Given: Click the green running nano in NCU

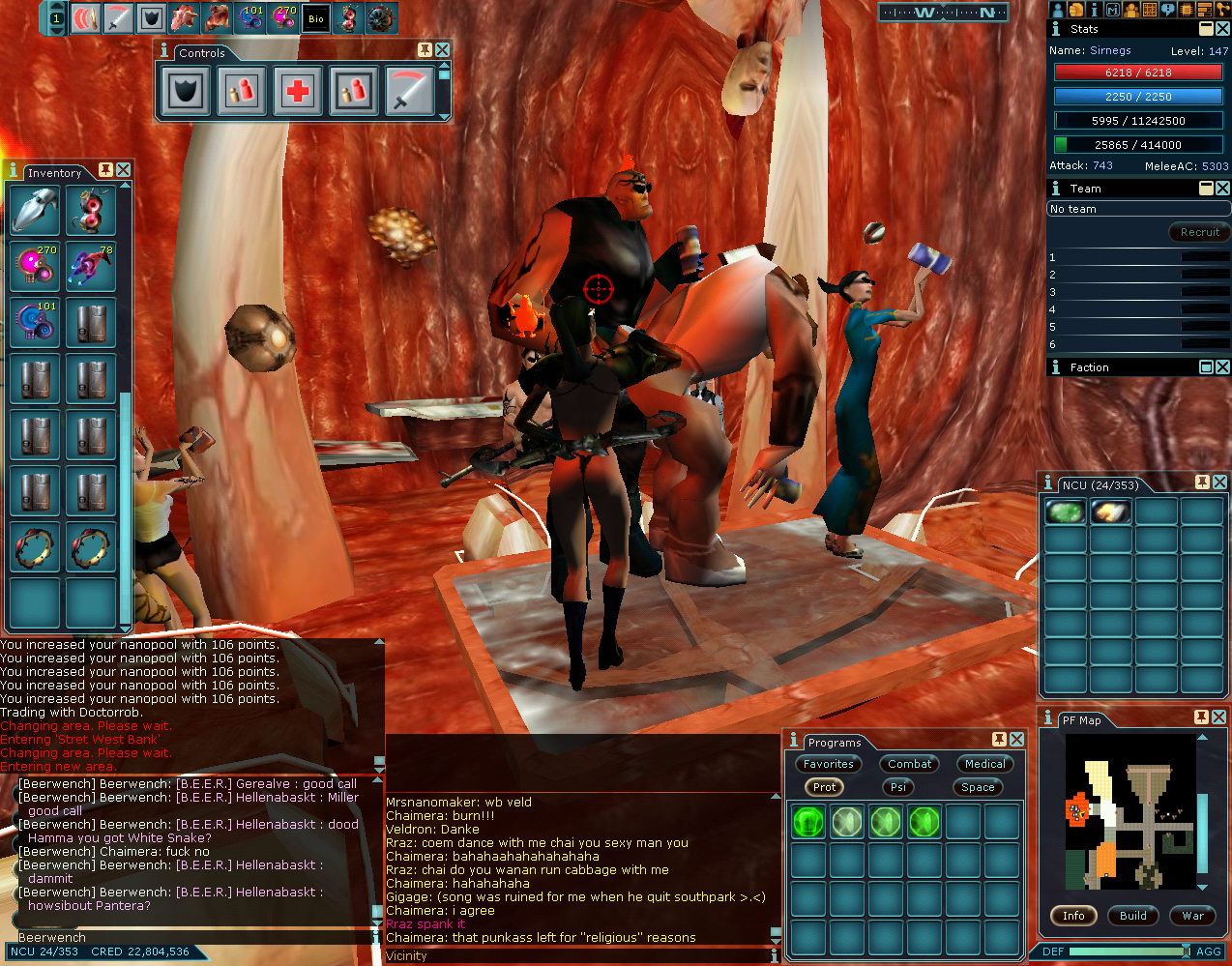Looking at the screenshot, I should 1065,512.
